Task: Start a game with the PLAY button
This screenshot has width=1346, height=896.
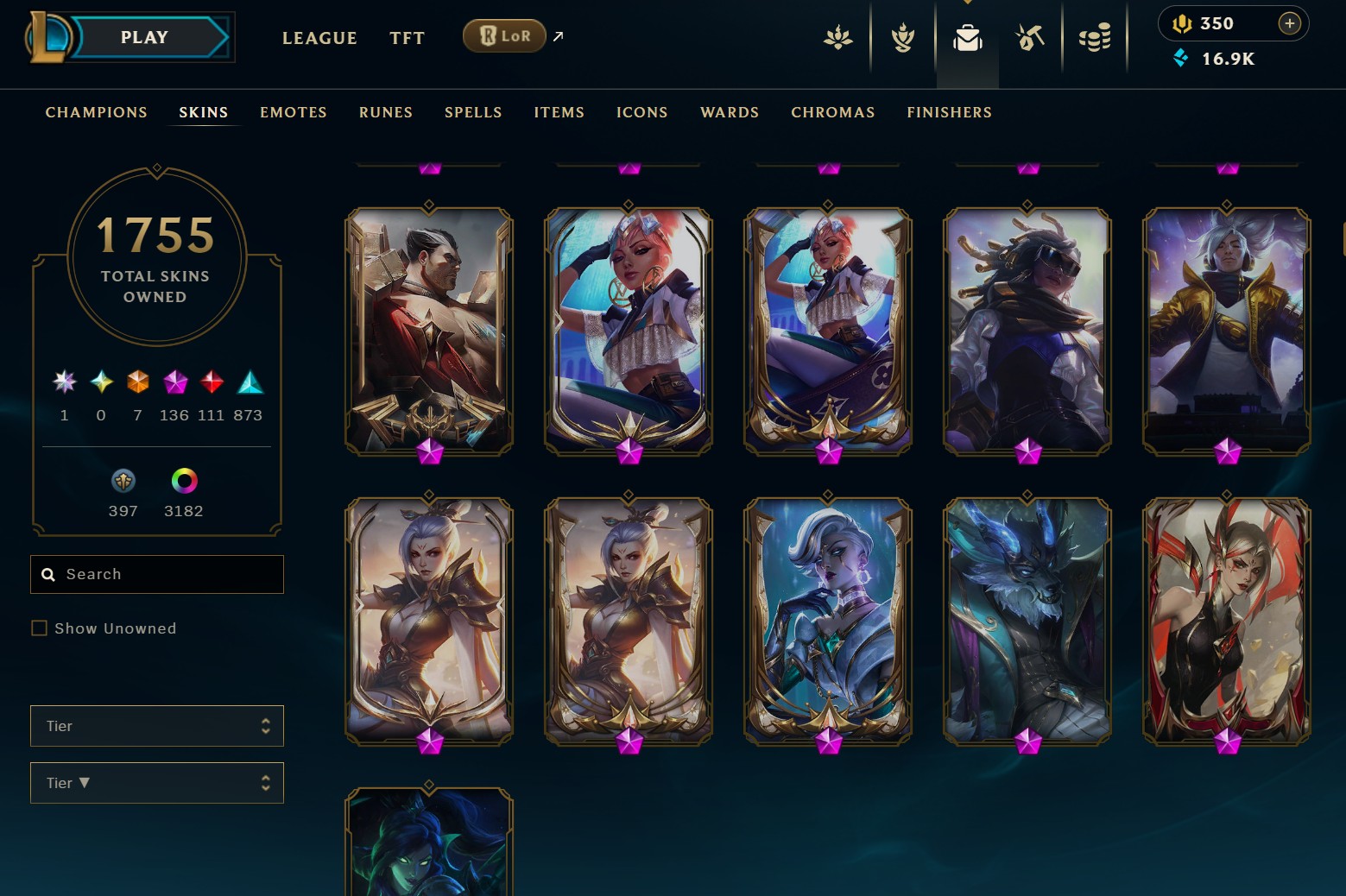Action: [x=145, y=38]
